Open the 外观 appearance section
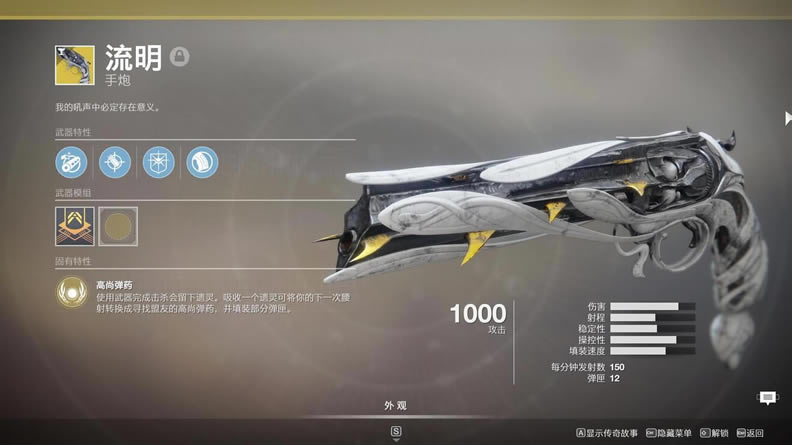 [x=395, y=406]
